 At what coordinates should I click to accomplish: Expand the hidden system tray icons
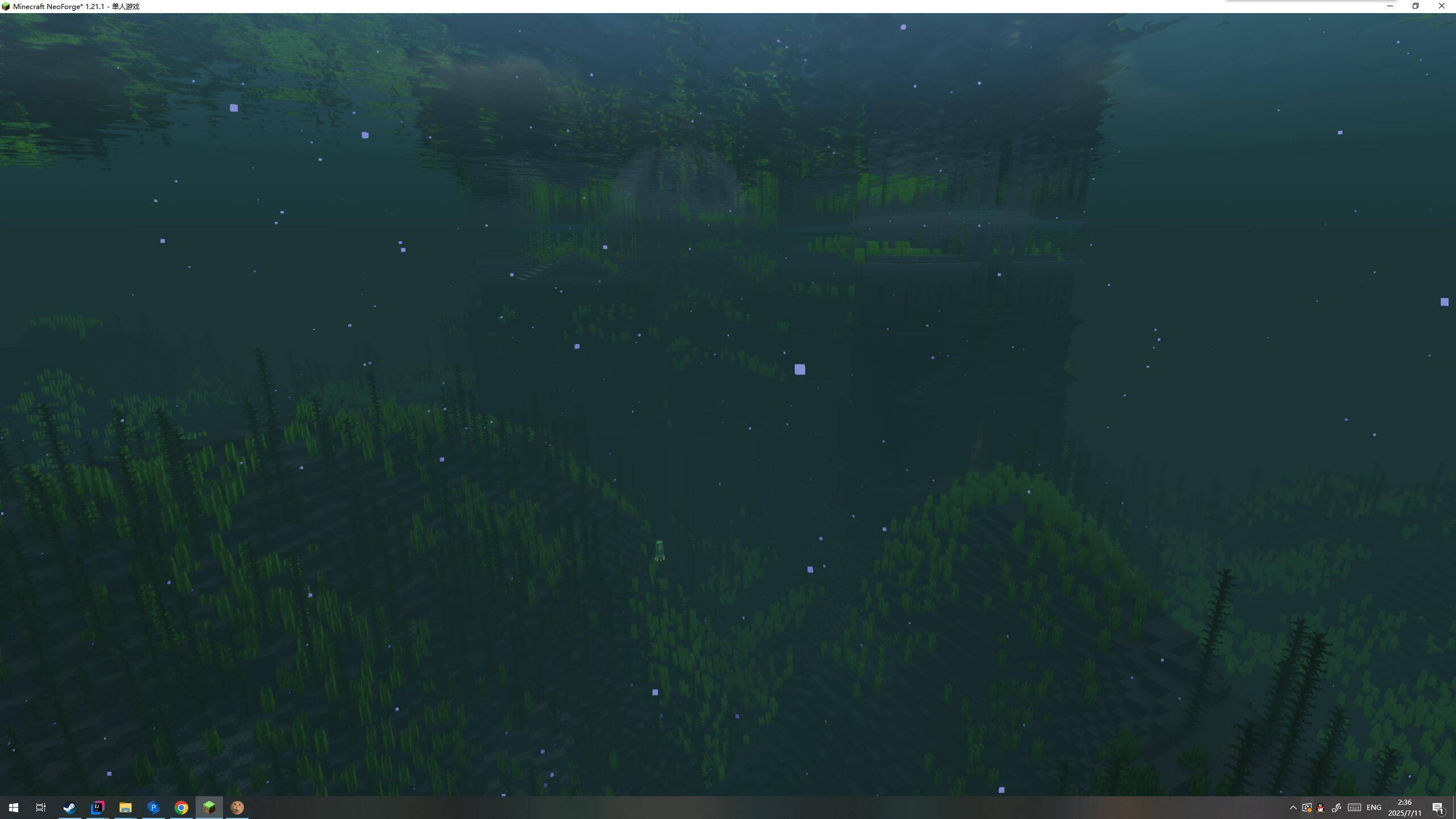[1293, 808]
